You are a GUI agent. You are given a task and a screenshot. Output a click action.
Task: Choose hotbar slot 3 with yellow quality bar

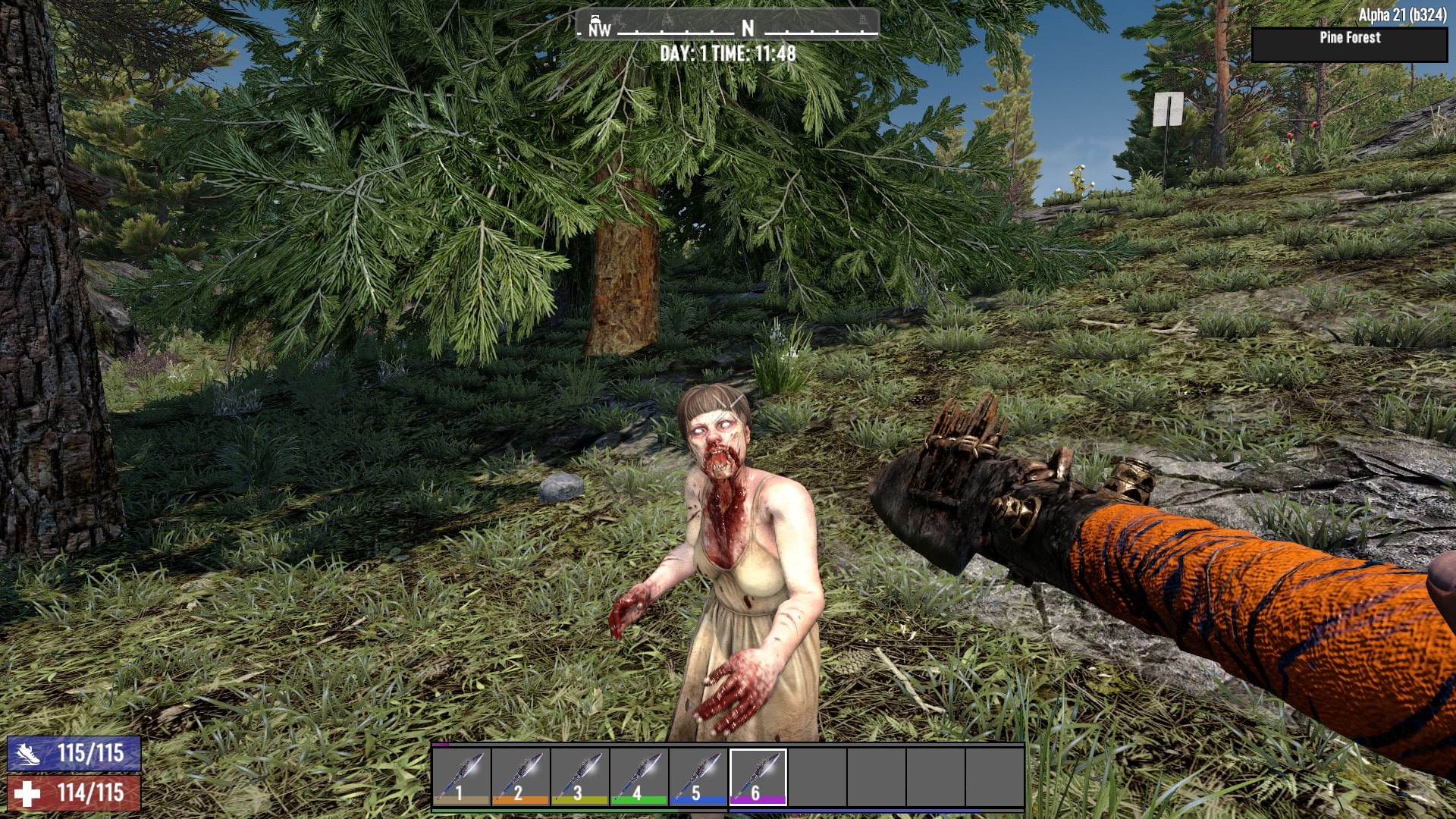(580, 776)
